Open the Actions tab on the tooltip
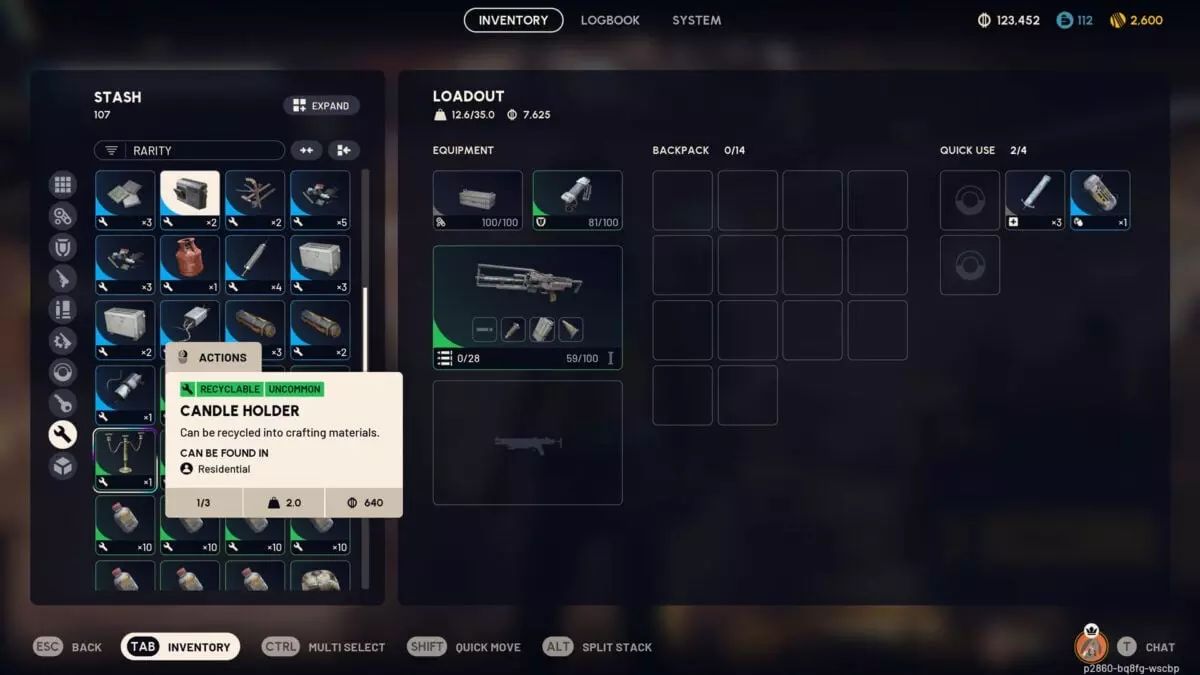The height and width of the screenshot is (675, 1200). [x=213, y=357]
